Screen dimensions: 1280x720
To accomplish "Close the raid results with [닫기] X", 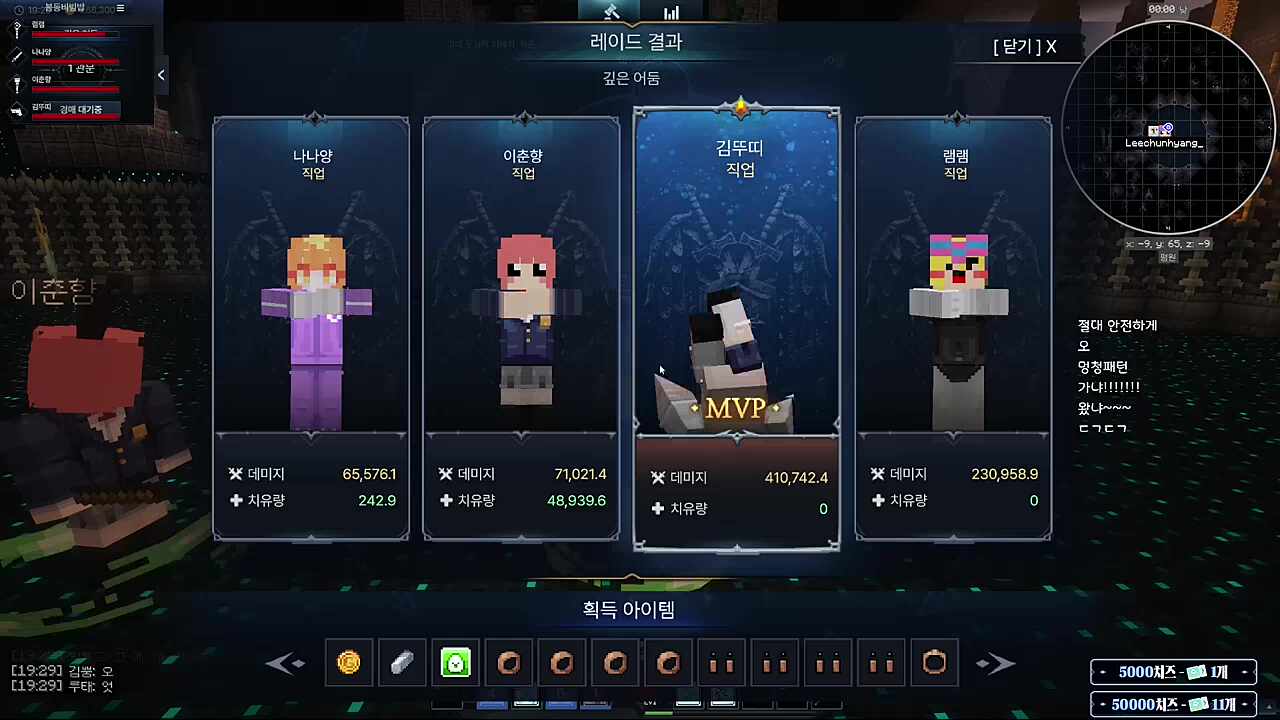I will [1023, 46].
